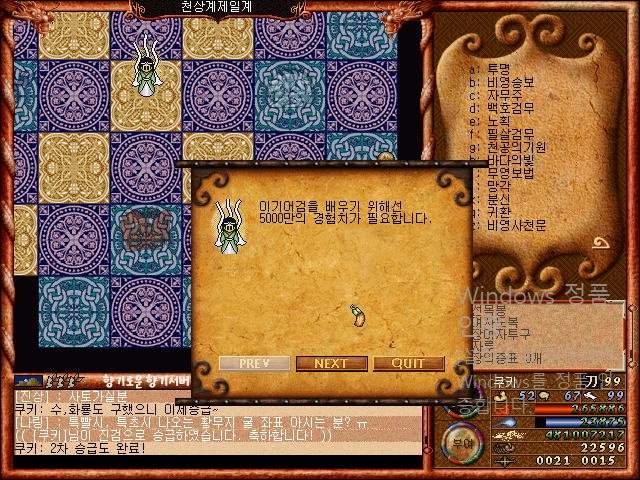
Task: Select the 노획 spell entry
Action: click(x=496, y=121)
